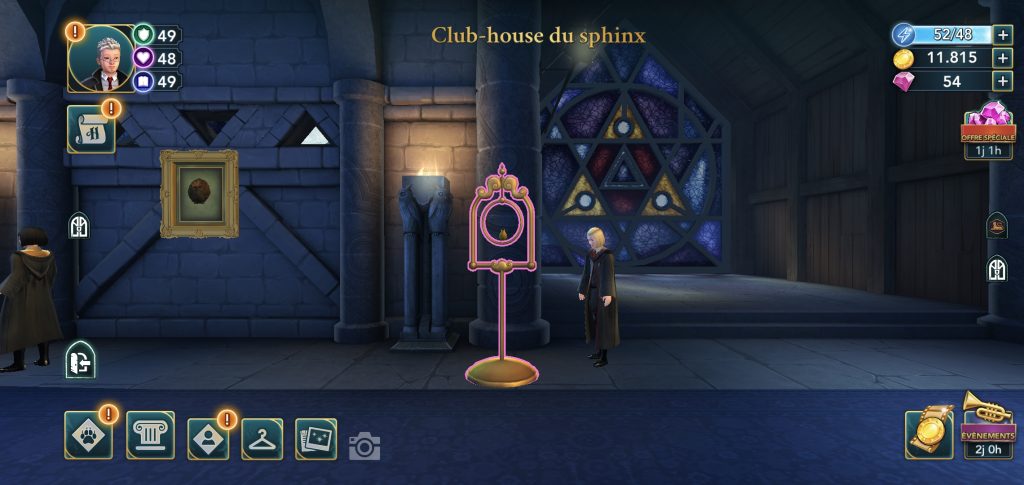Add pink gems with the plus button
This screenshot has height=485, width=1024.
1002,82
